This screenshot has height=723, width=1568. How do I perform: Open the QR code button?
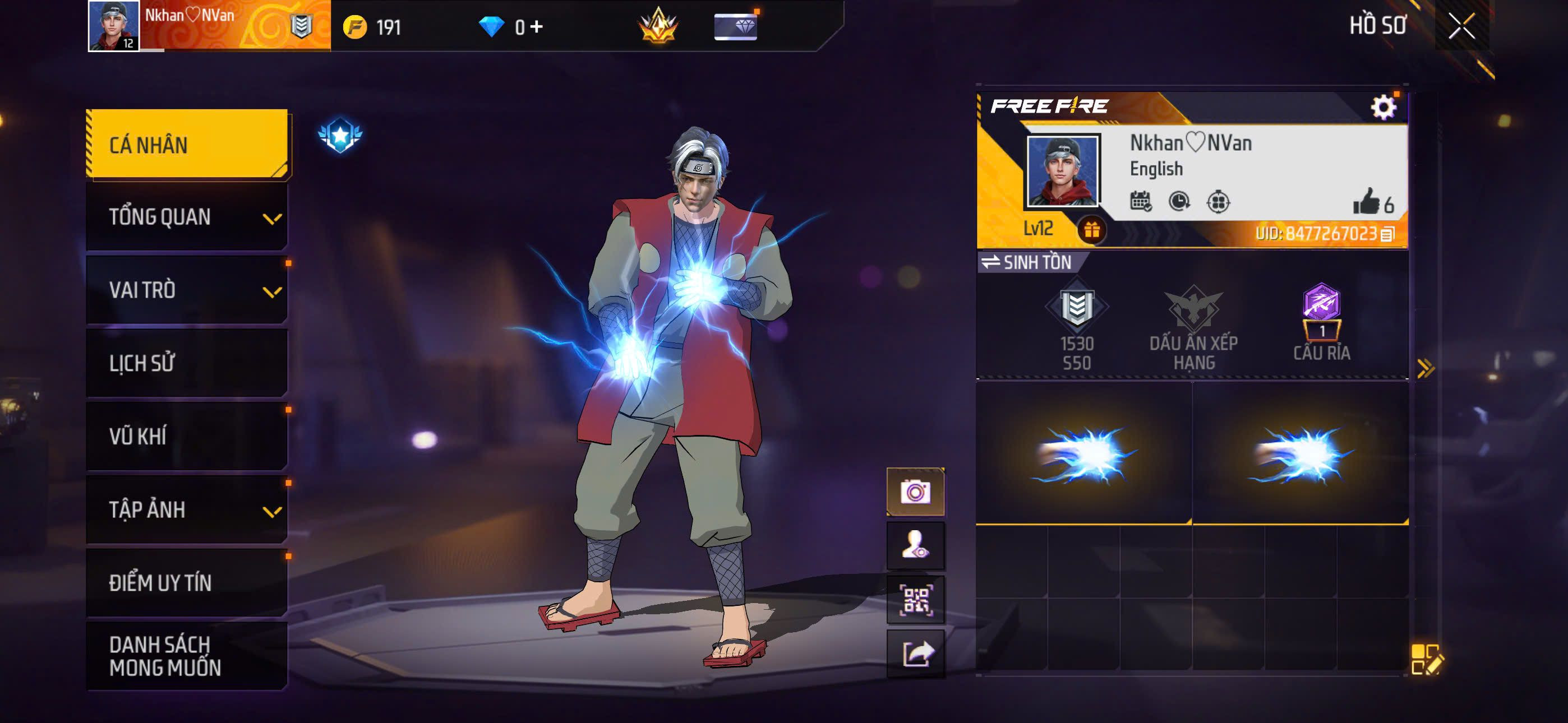point(915,600)
